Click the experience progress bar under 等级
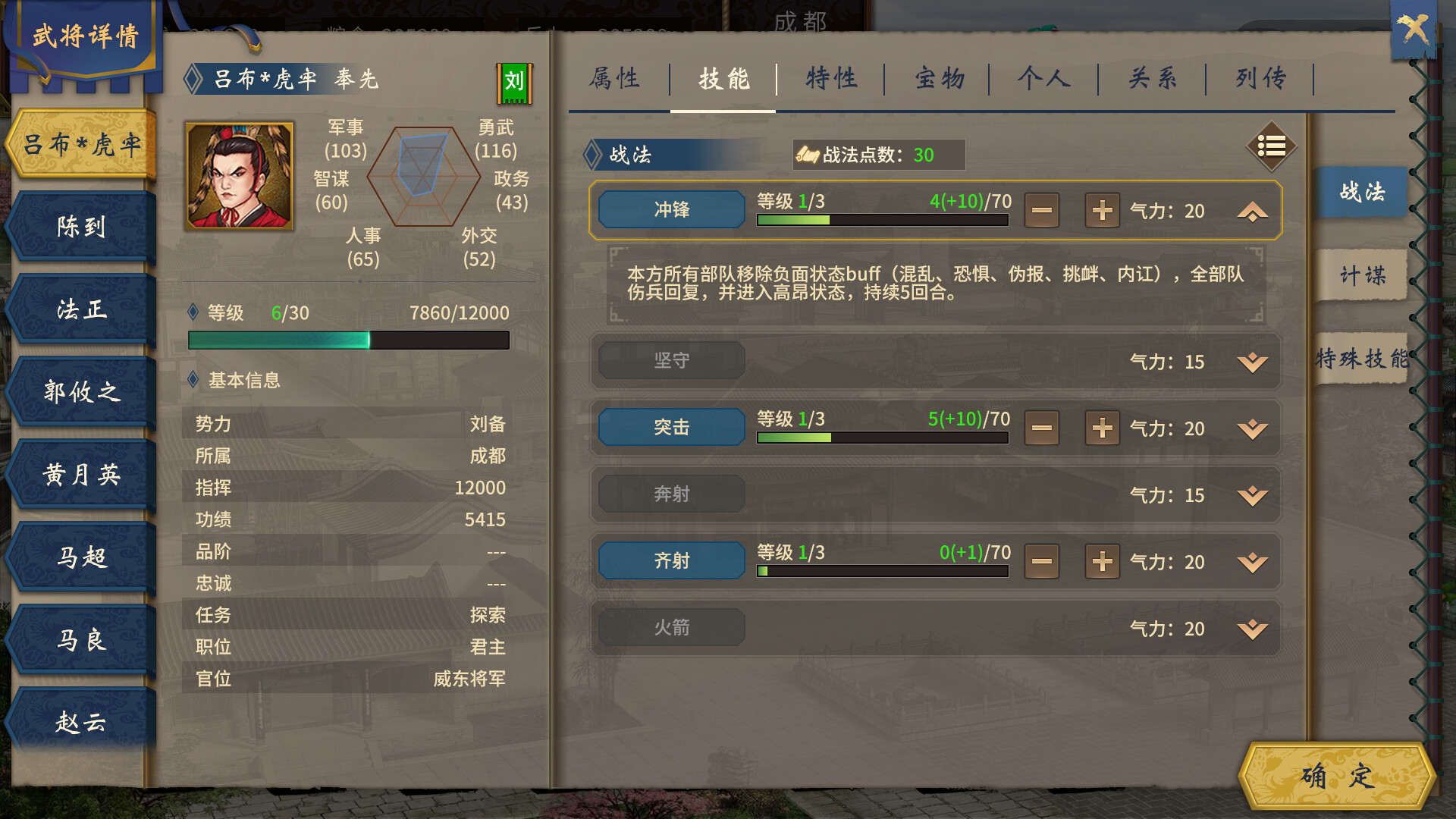Viewport: 1456px width, 819px height. [349, 340]
